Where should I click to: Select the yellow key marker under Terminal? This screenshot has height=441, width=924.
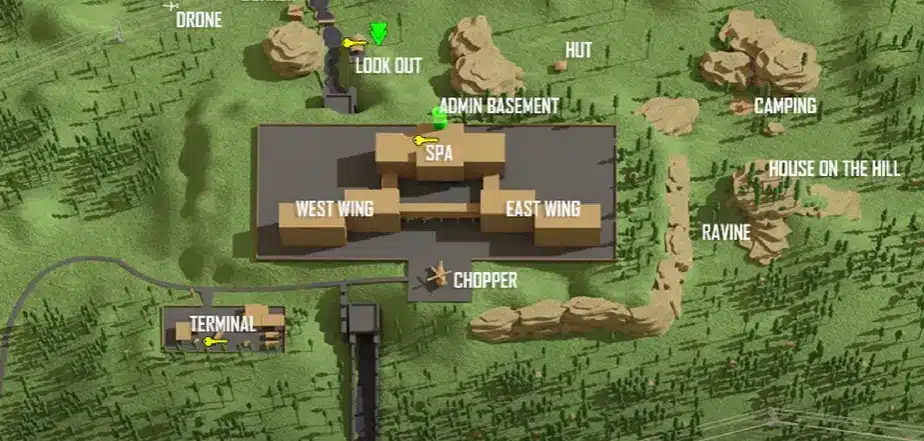point(212,342)
